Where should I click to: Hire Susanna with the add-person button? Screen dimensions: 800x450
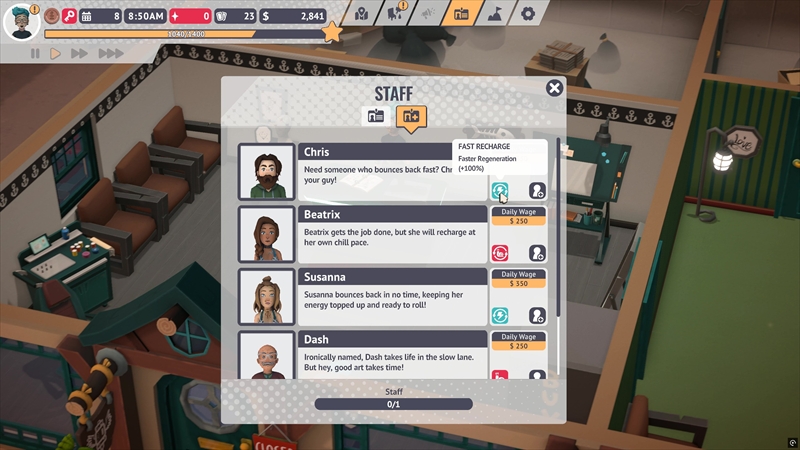[537, 315]
